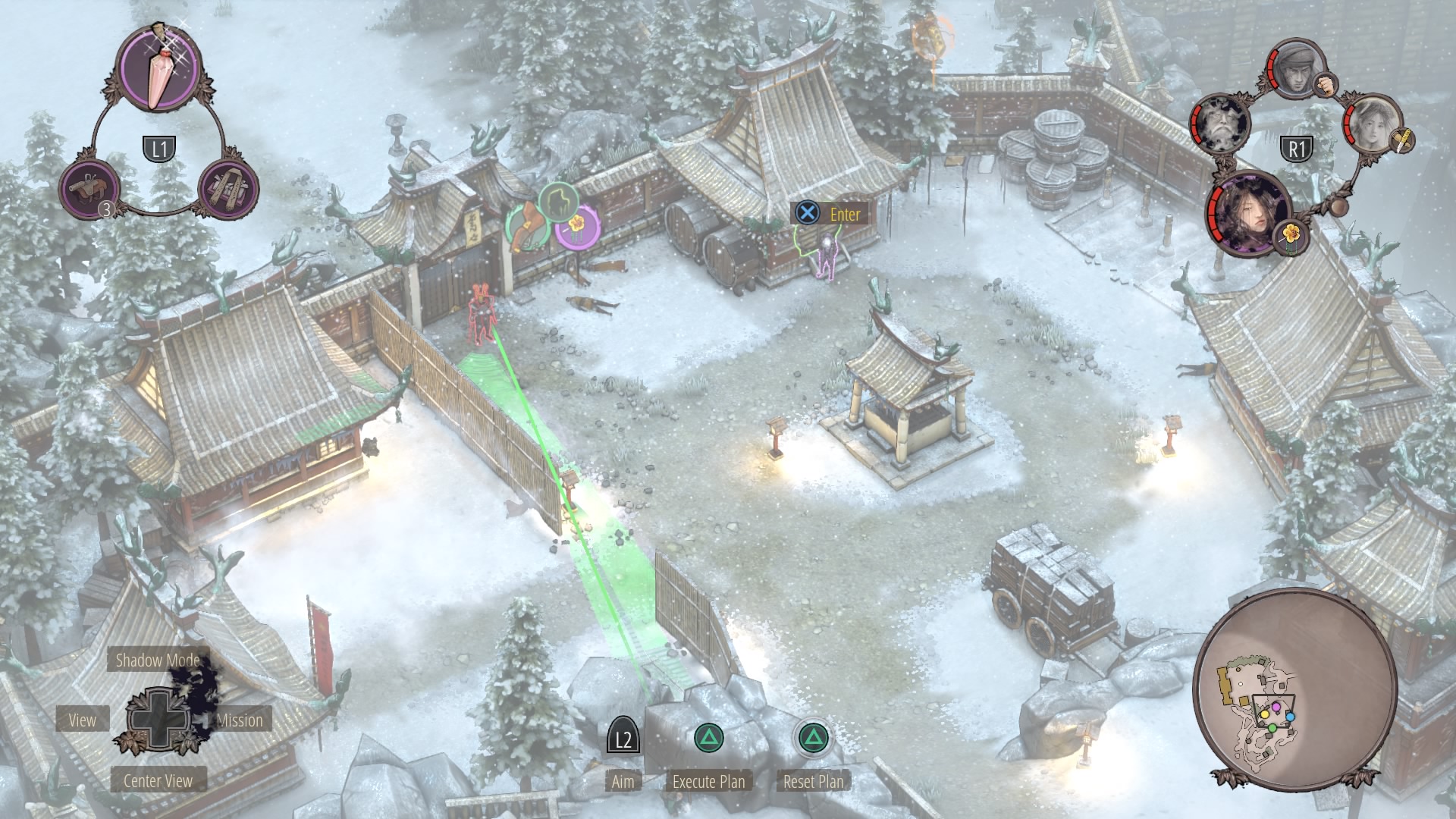Click the View label
The width and height of the screenshot is (1456, 819).
pyautogui.click(x=82, y=720)
